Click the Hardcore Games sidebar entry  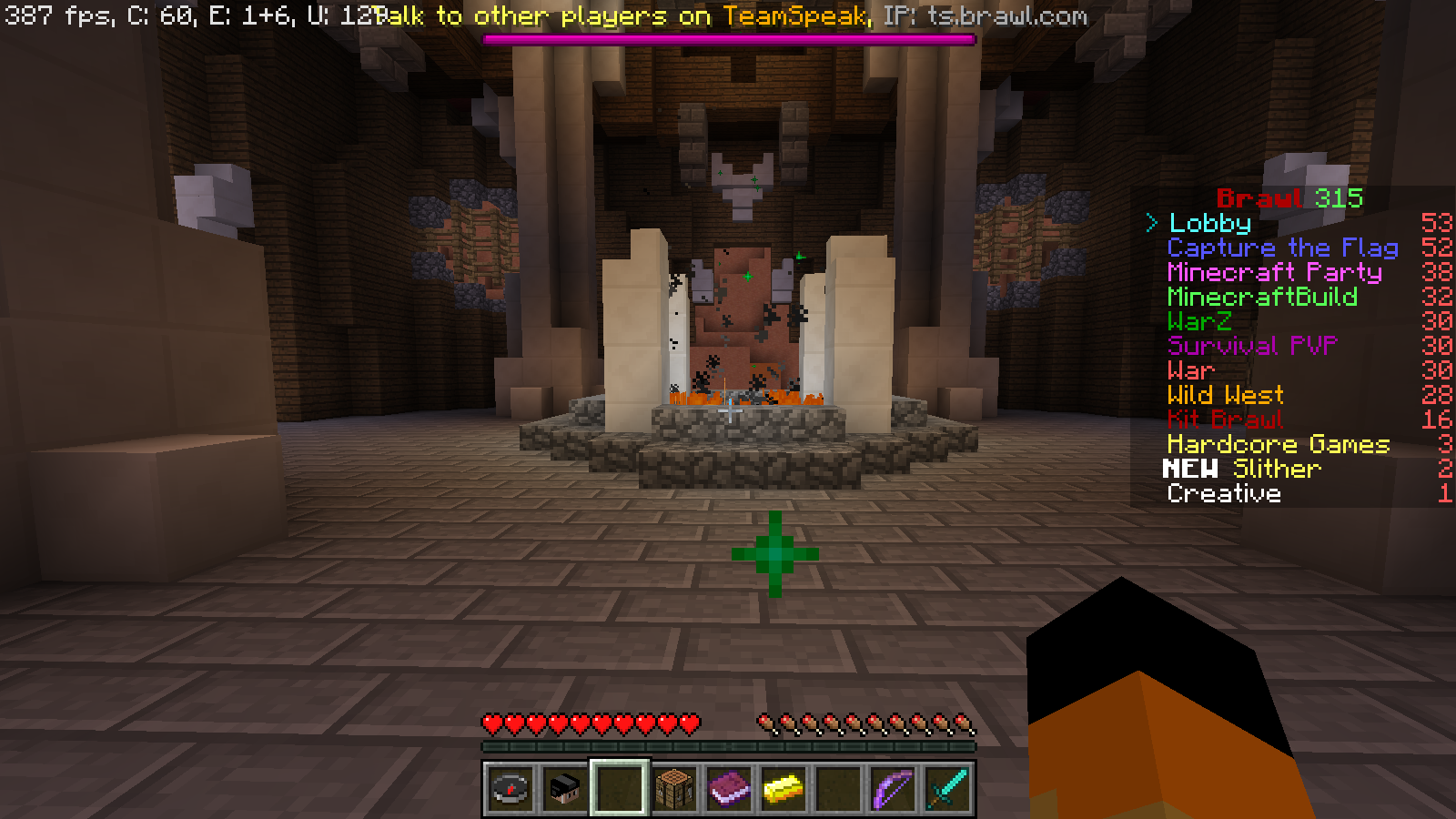[x=1279, y=444]
